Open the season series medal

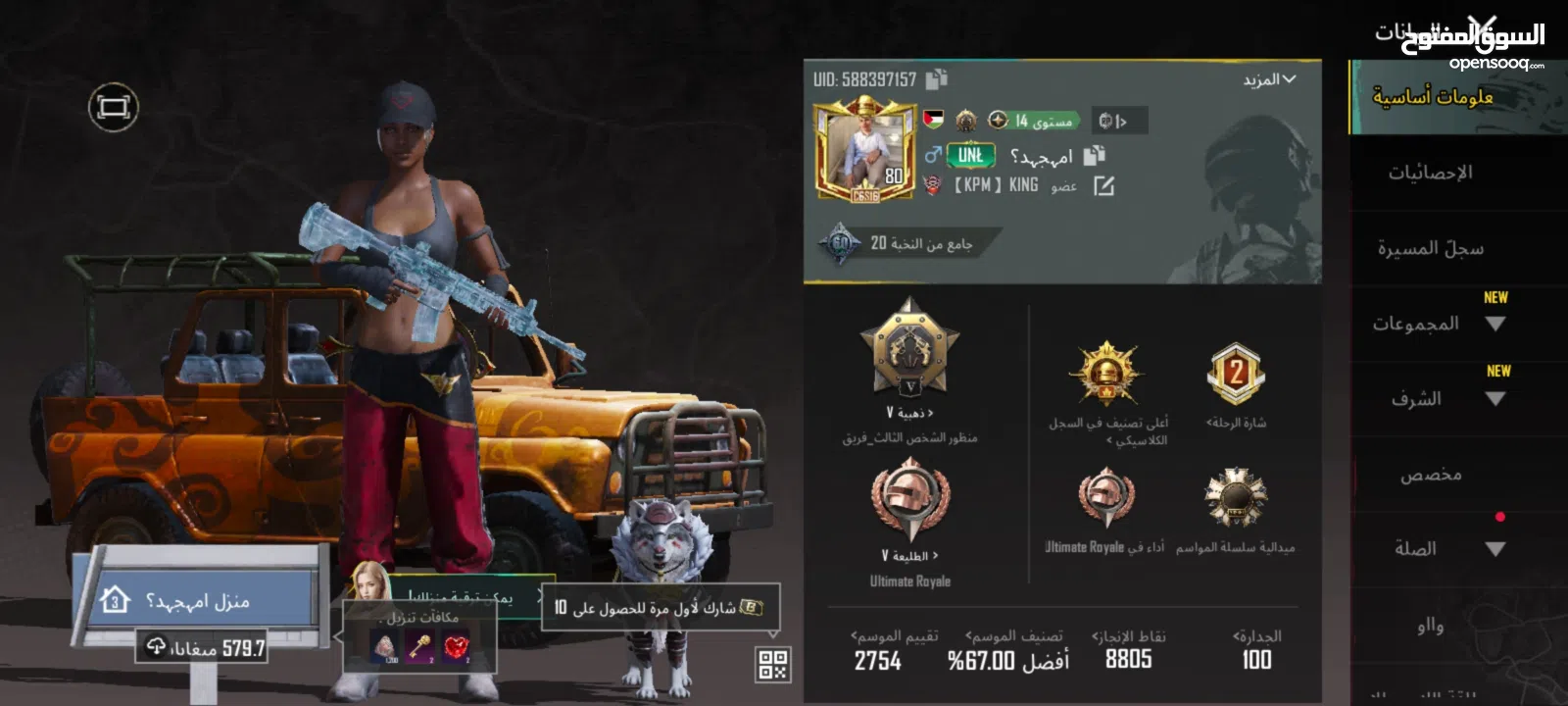tap(1235, 499)
